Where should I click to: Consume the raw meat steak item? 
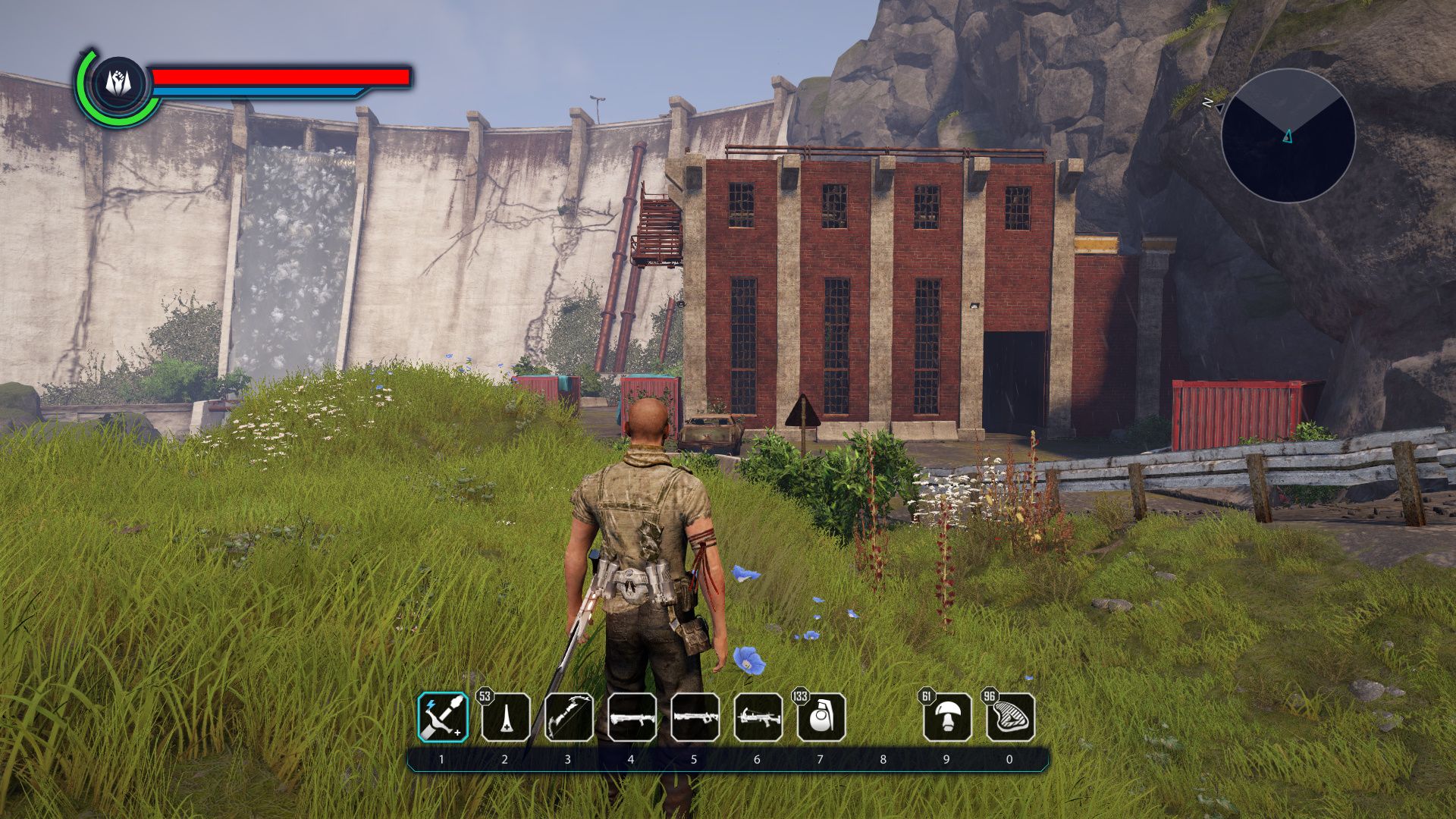click(x=1010, y=717)
